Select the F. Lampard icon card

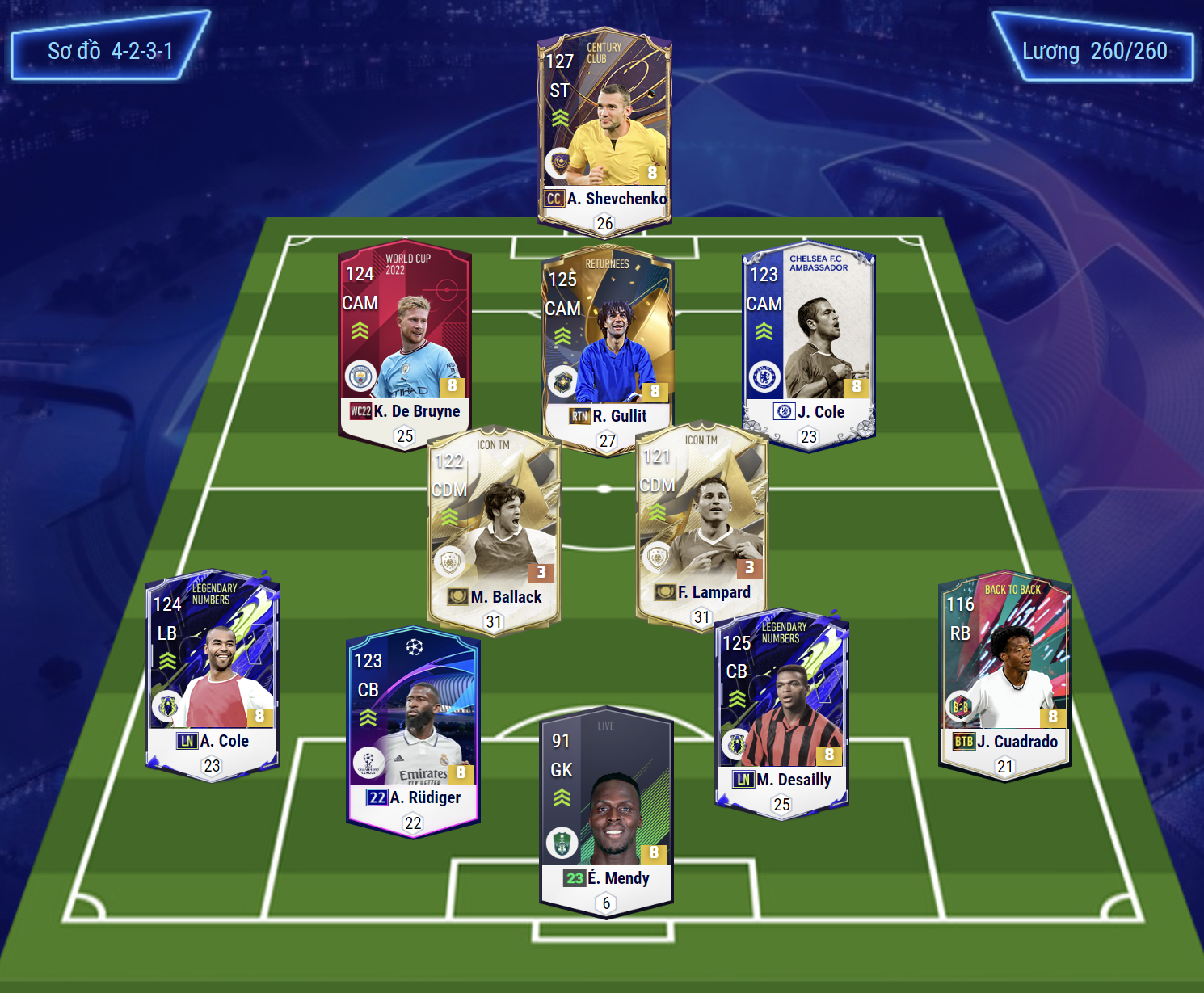[x=701, y=525]
